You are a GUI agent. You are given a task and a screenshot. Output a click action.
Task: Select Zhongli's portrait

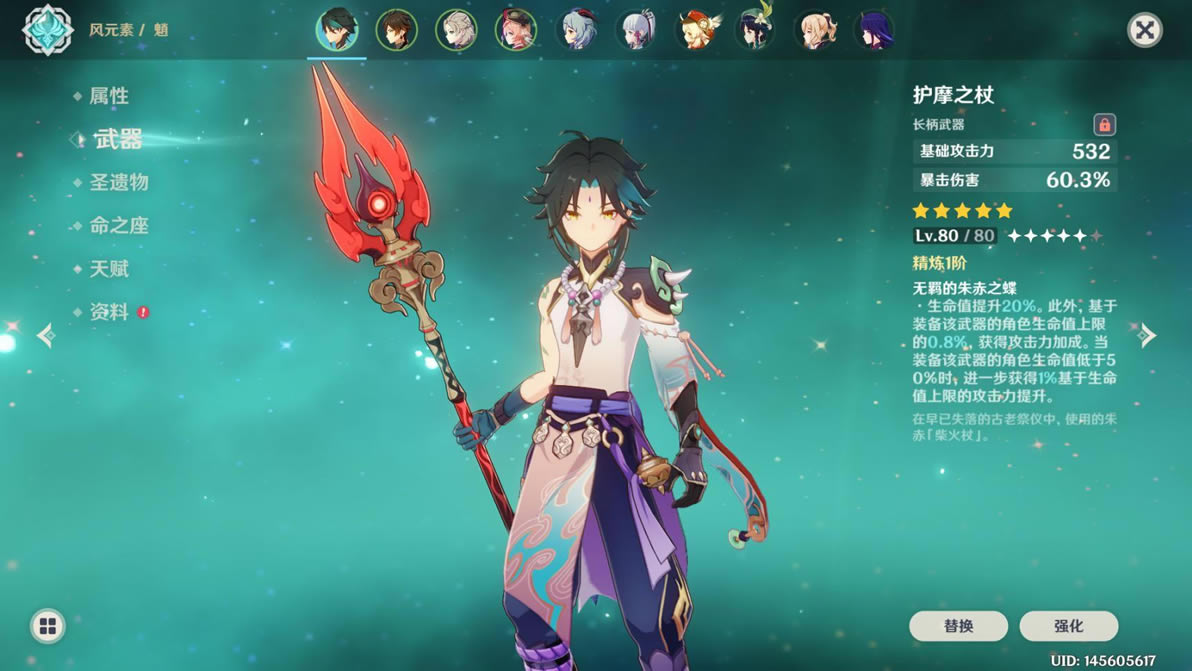coord(396,30)
